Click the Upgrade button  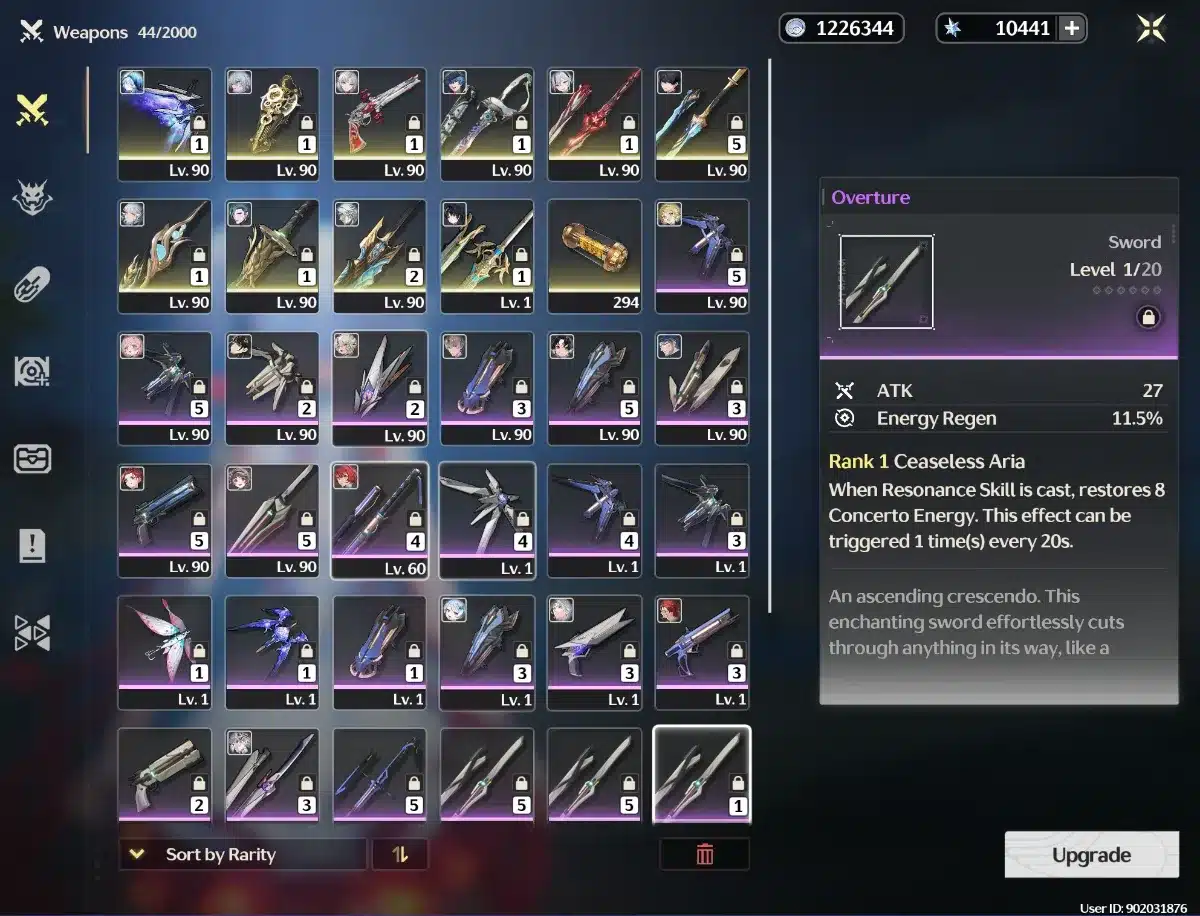pos(1091,855)
